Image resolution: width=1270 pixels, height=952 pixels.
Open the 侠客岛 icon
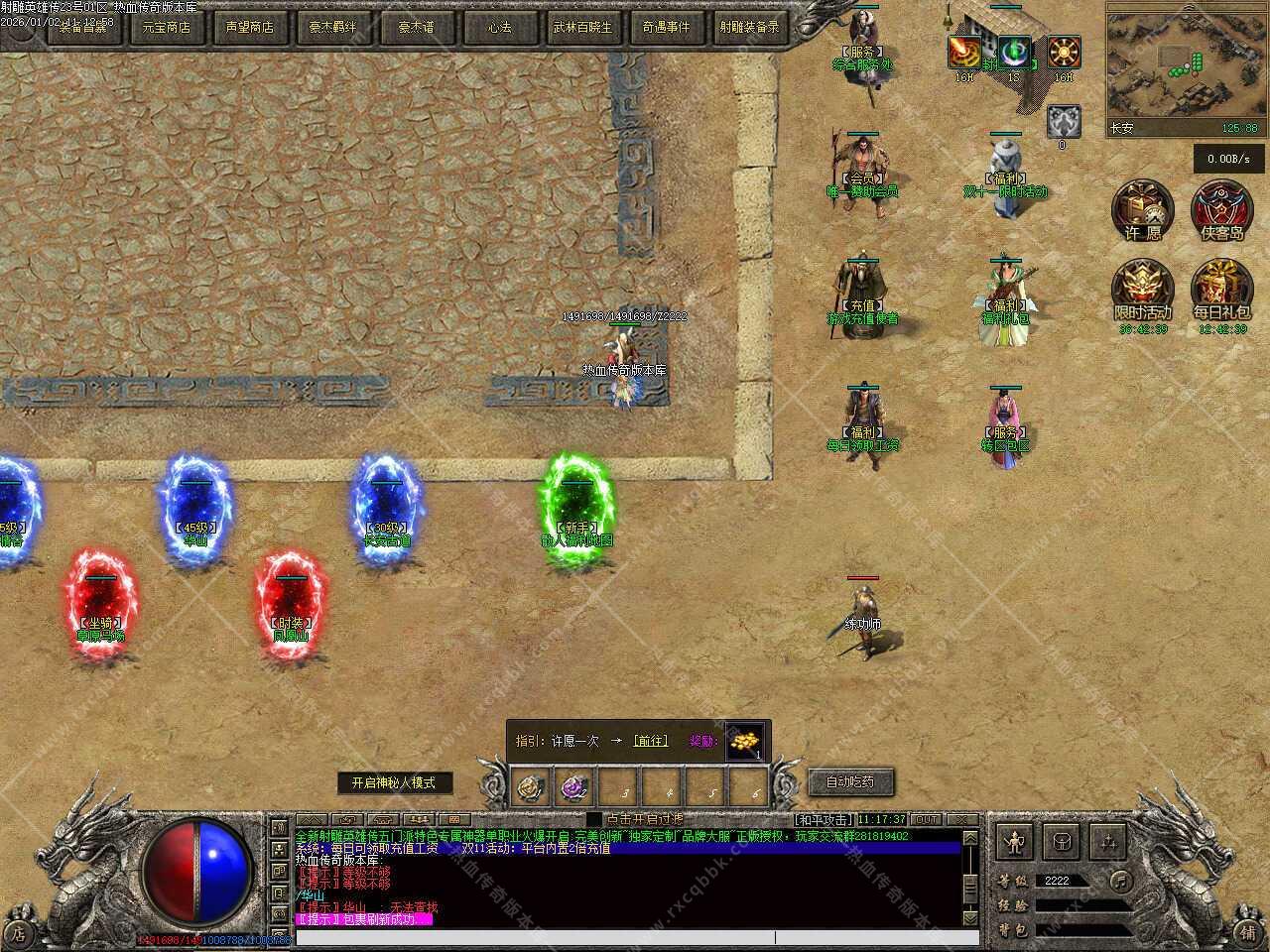point(1221,211)
